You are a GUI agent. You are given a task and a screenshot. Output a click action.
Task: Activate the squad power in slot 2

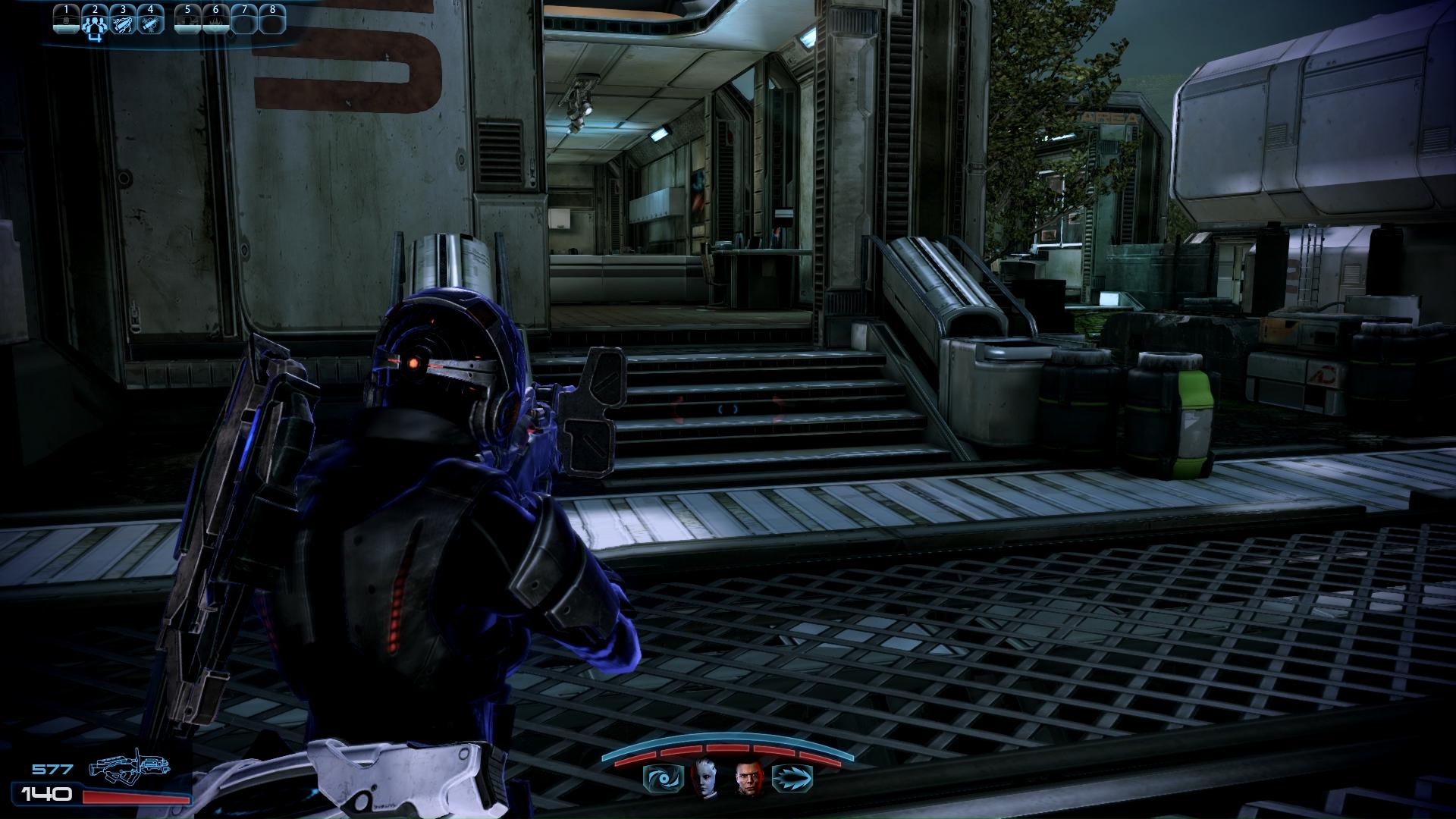pyautogui.click(x=95, y=20)
